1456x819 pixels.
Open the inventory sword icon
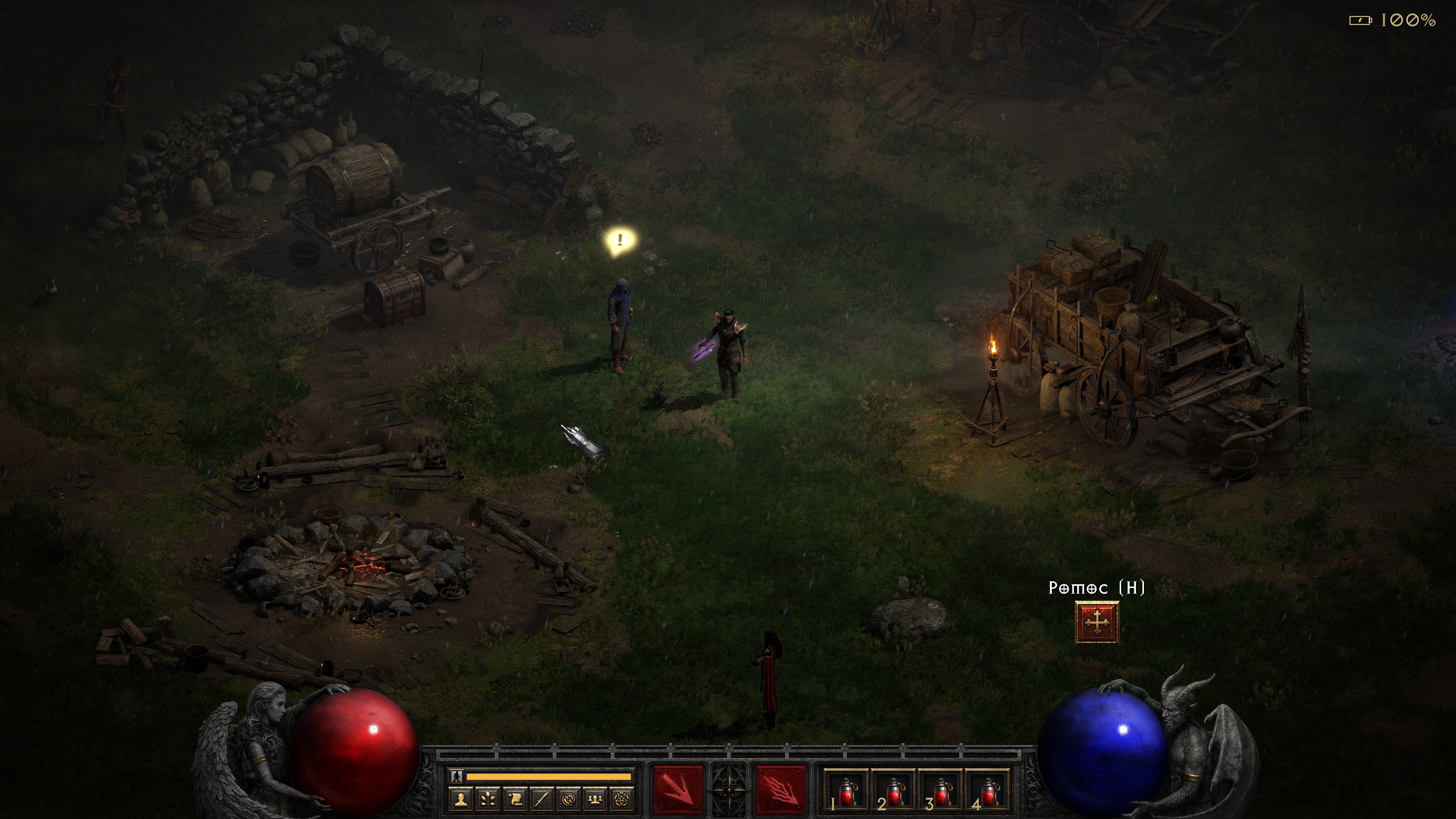point(542,799)
